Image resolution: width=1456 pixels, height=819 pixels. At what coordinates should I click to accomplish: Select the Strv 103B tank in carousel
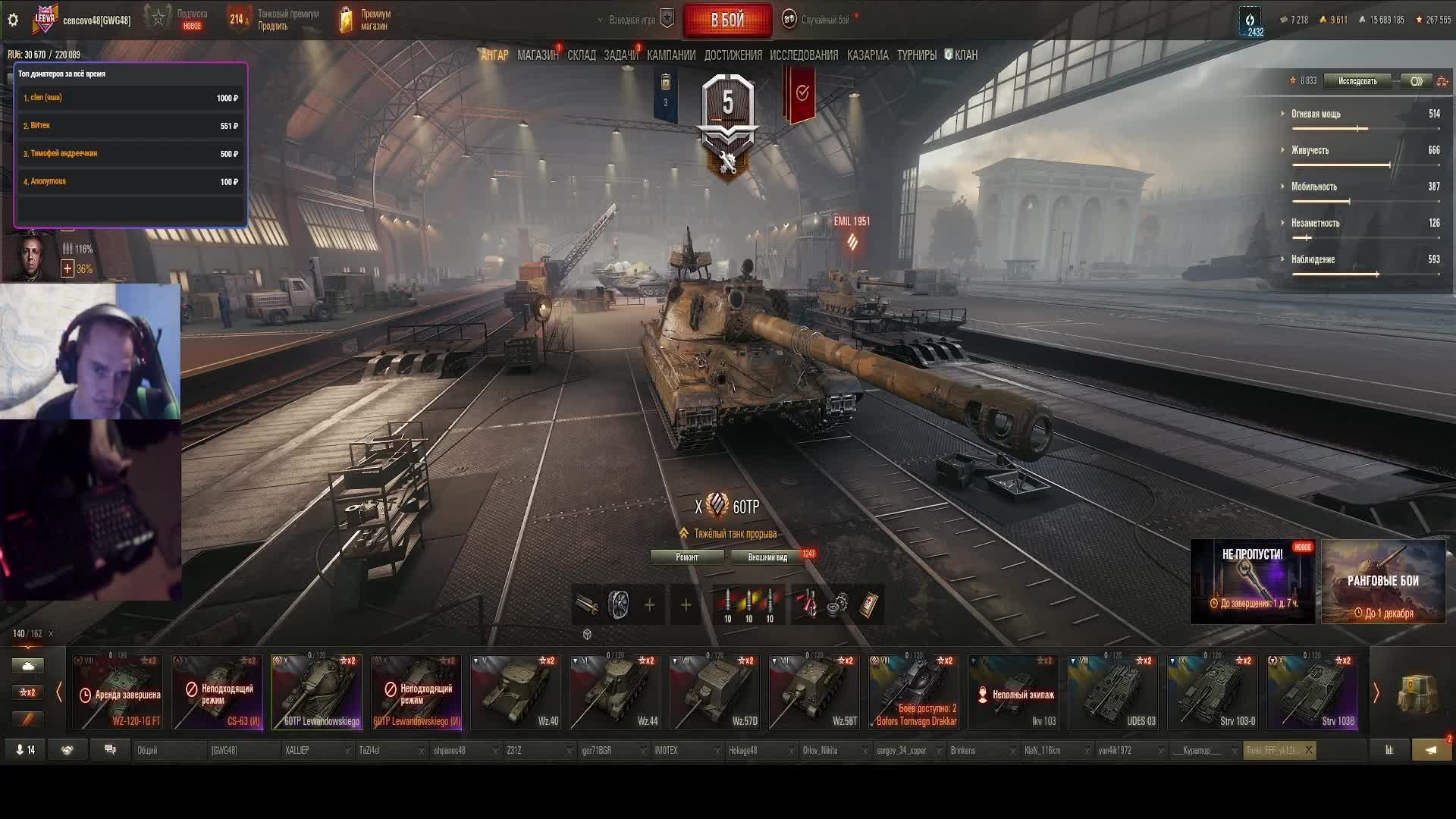click(1311, 692)
